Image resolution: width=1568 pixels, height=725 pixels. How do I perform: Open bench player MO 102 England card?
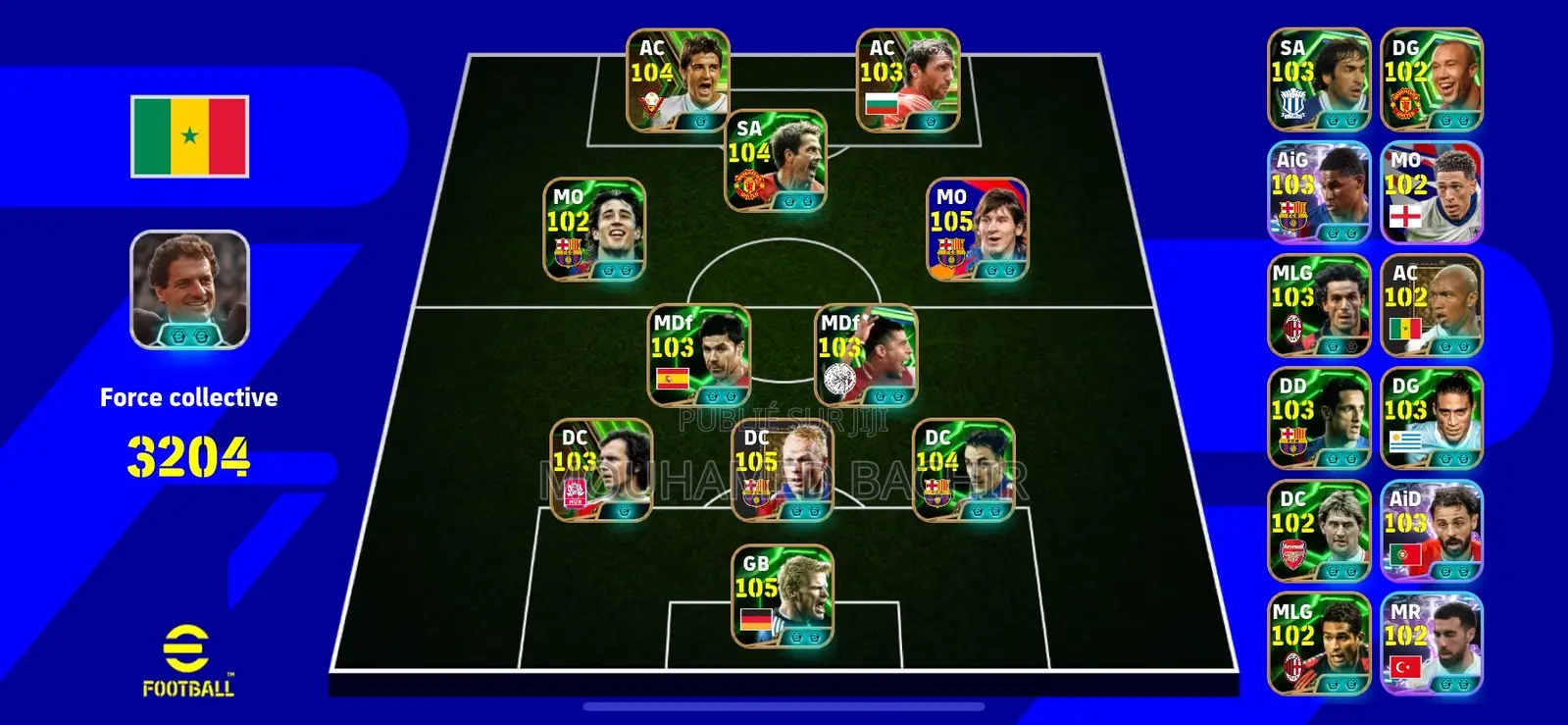click(1430, 191)
